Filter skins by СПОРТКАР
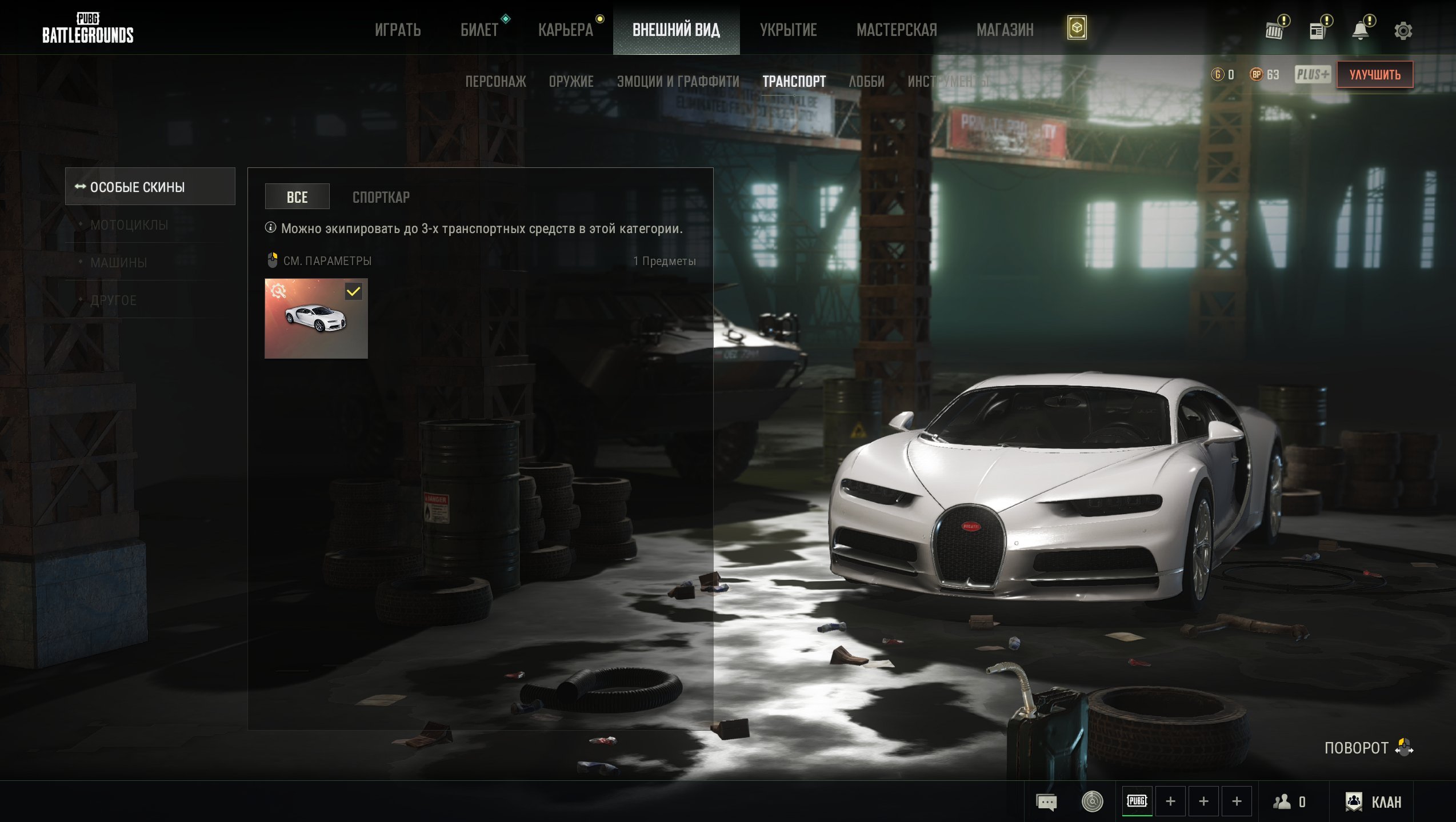 pyautogui.click(x=381, y=198)
